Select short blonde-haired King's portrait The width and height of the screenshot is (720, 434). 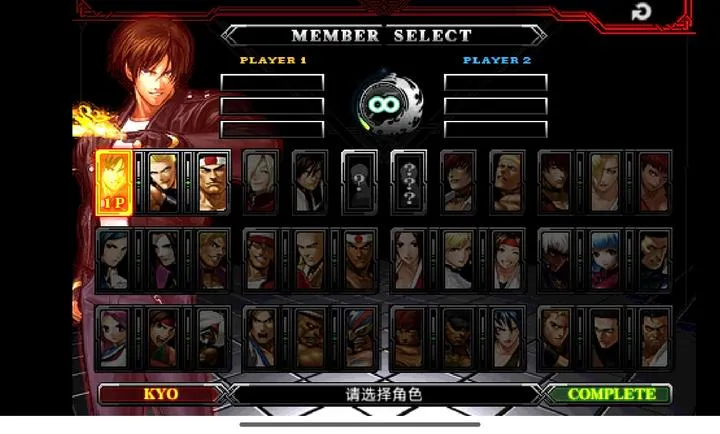458,259
